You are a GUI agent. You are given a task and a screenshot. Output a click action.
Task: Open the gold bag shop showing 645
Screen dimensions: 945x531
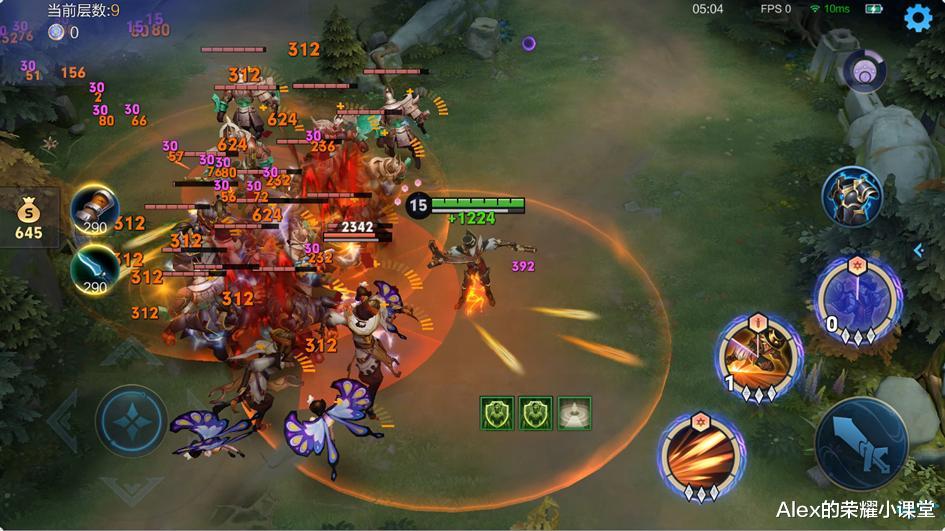tap(29, 219)
